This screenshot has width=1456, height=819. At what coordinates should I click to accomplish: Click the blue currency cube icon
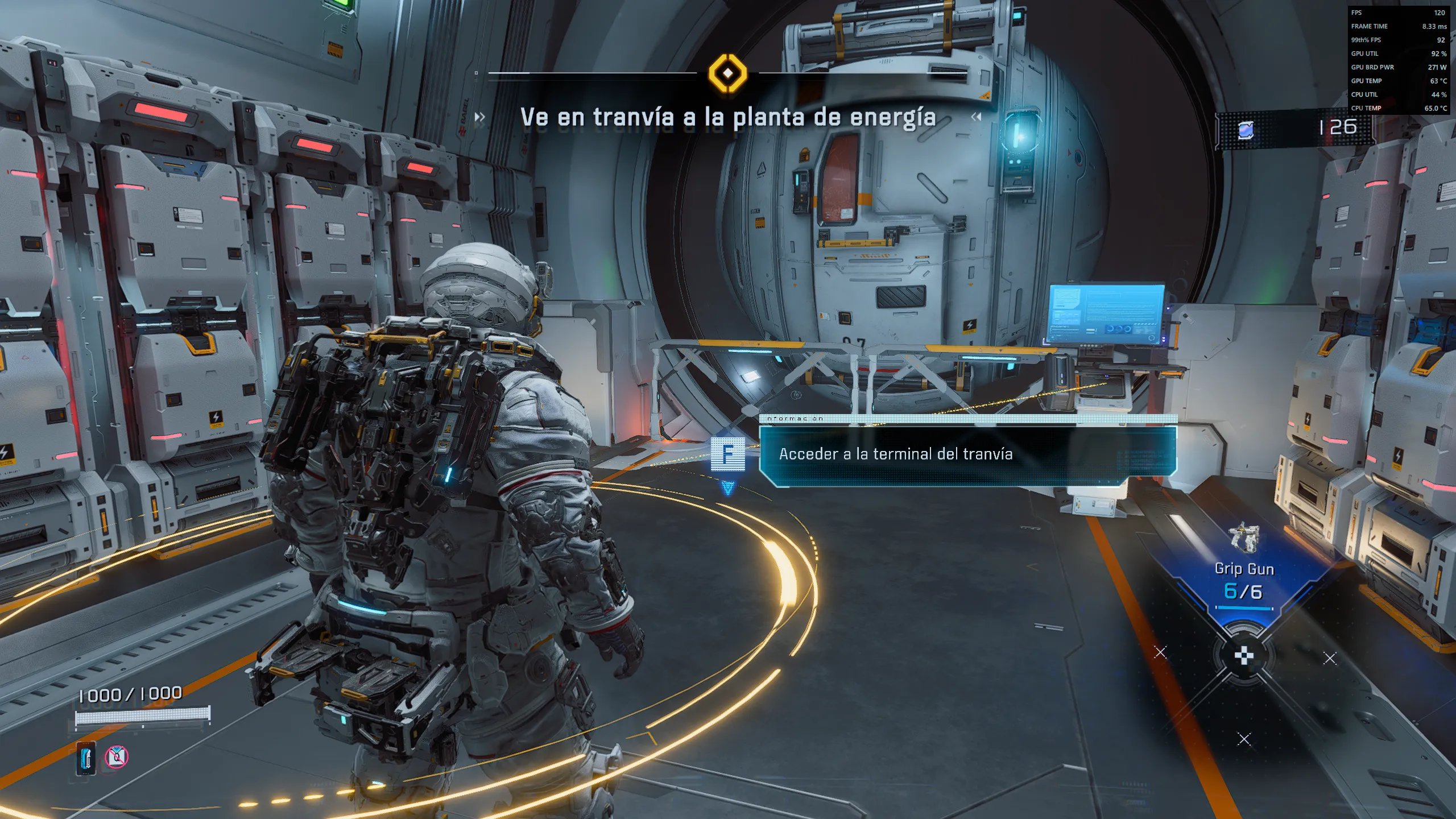(1246, 130)
